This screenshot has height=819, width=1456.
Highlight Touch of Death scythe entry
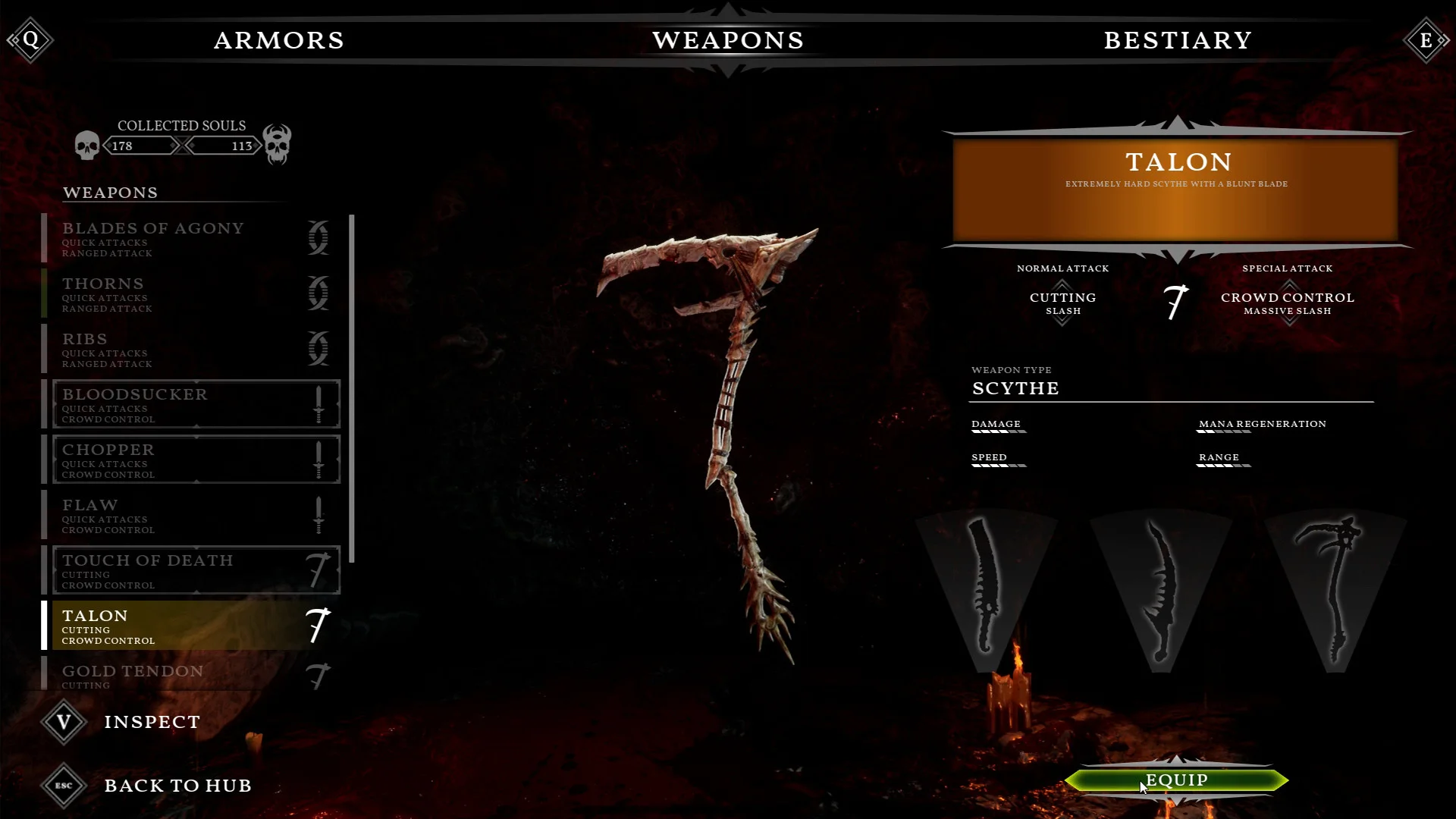click(x=190, y=570)
